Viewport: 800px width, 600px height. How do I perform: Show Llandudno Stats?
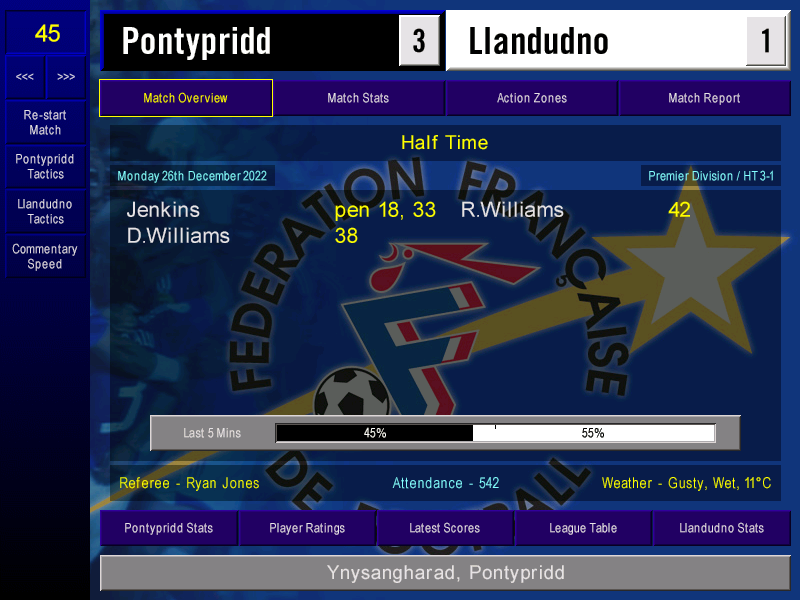click(721, 528)
